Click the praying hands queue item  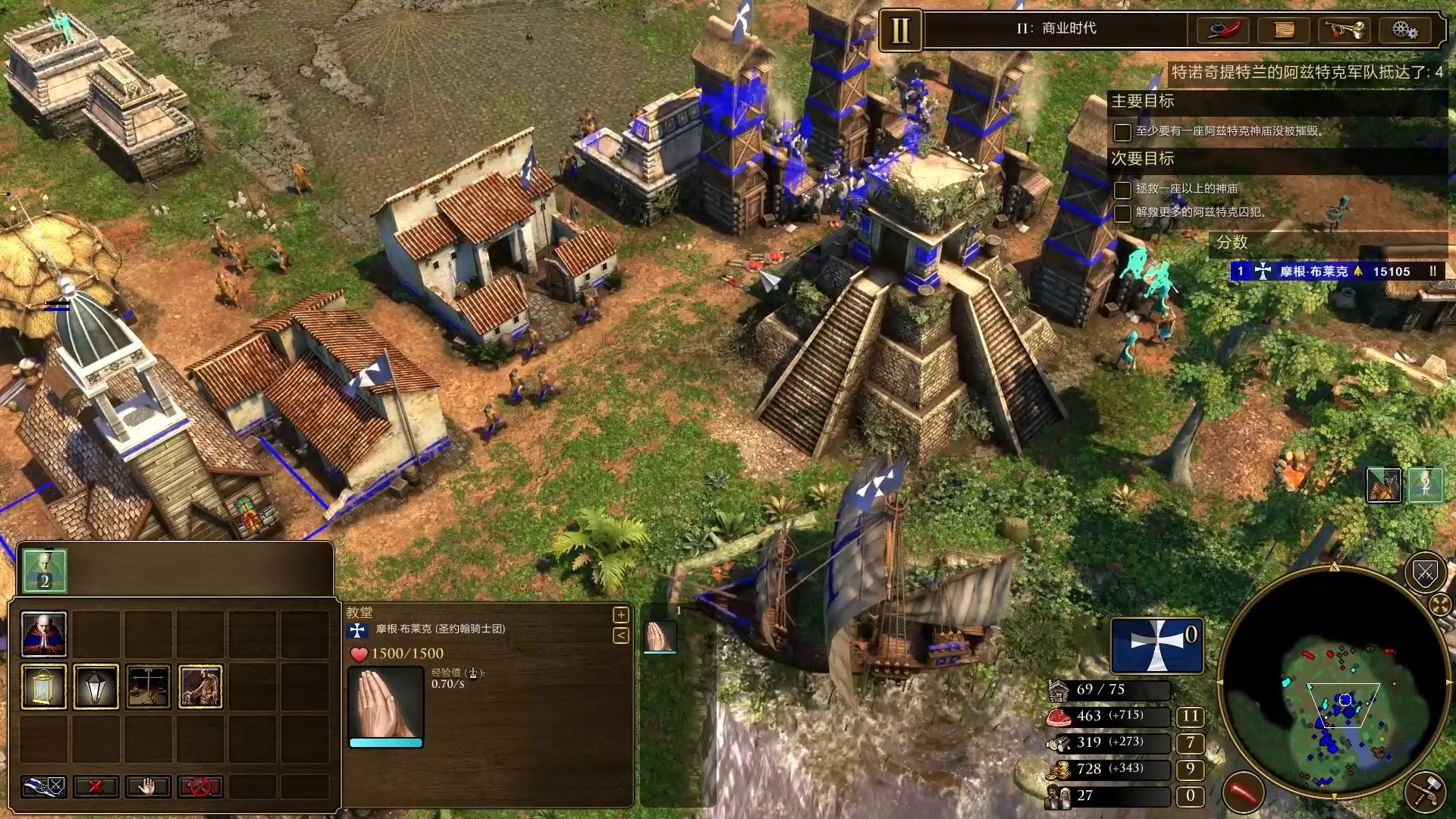tap(660, 635)
